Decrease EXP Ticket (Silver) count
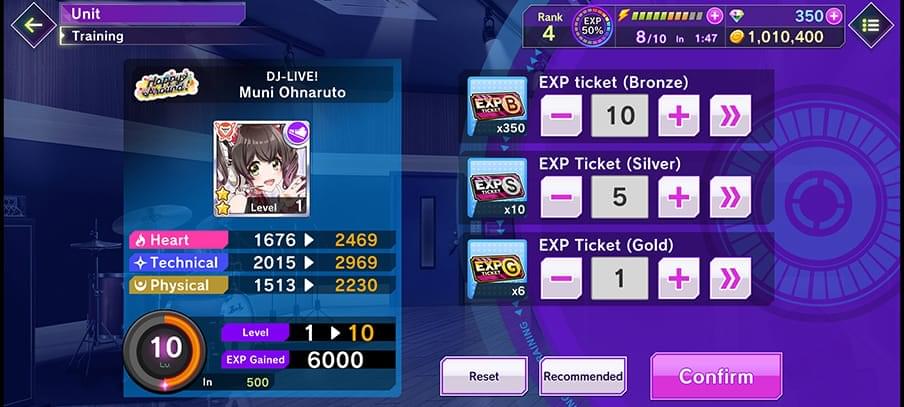 [x=561, y=197]
